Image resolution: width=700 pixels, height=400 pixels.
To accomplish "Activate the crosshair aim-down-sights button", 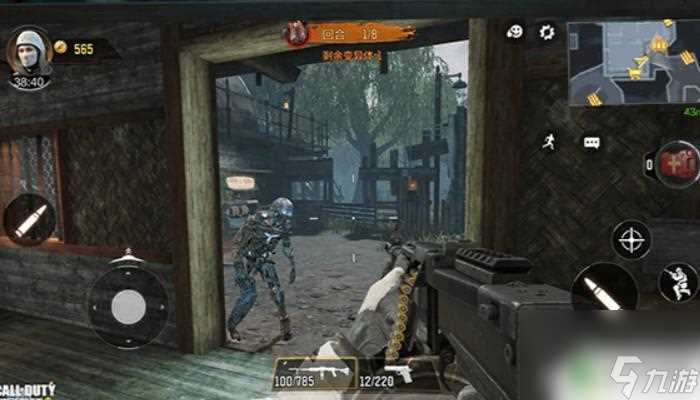I will [x=631, y=240].
